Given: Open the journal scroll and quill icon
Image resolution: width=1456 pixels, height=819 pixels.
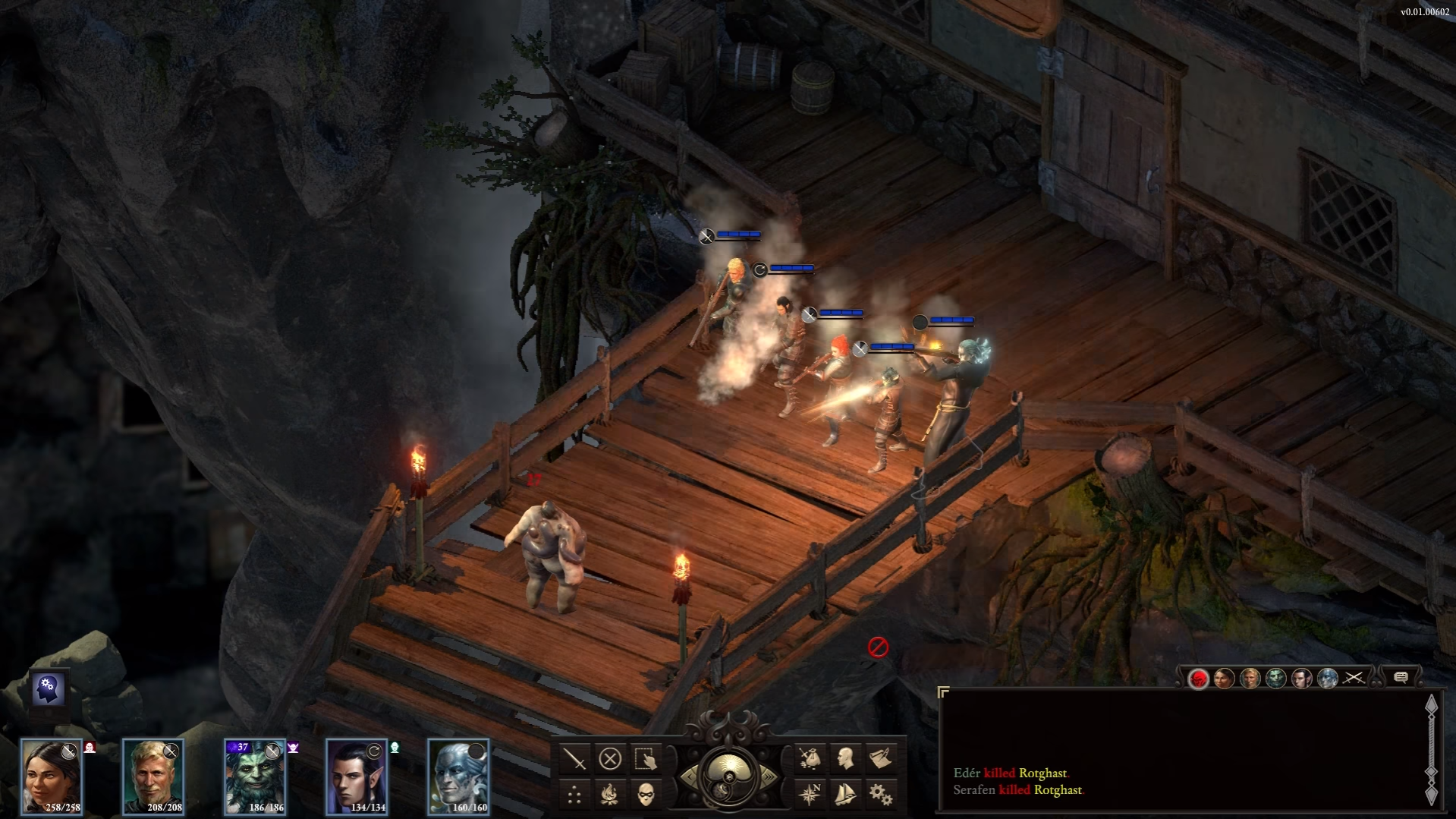Looking at the screenshot, I should [880, 758].
